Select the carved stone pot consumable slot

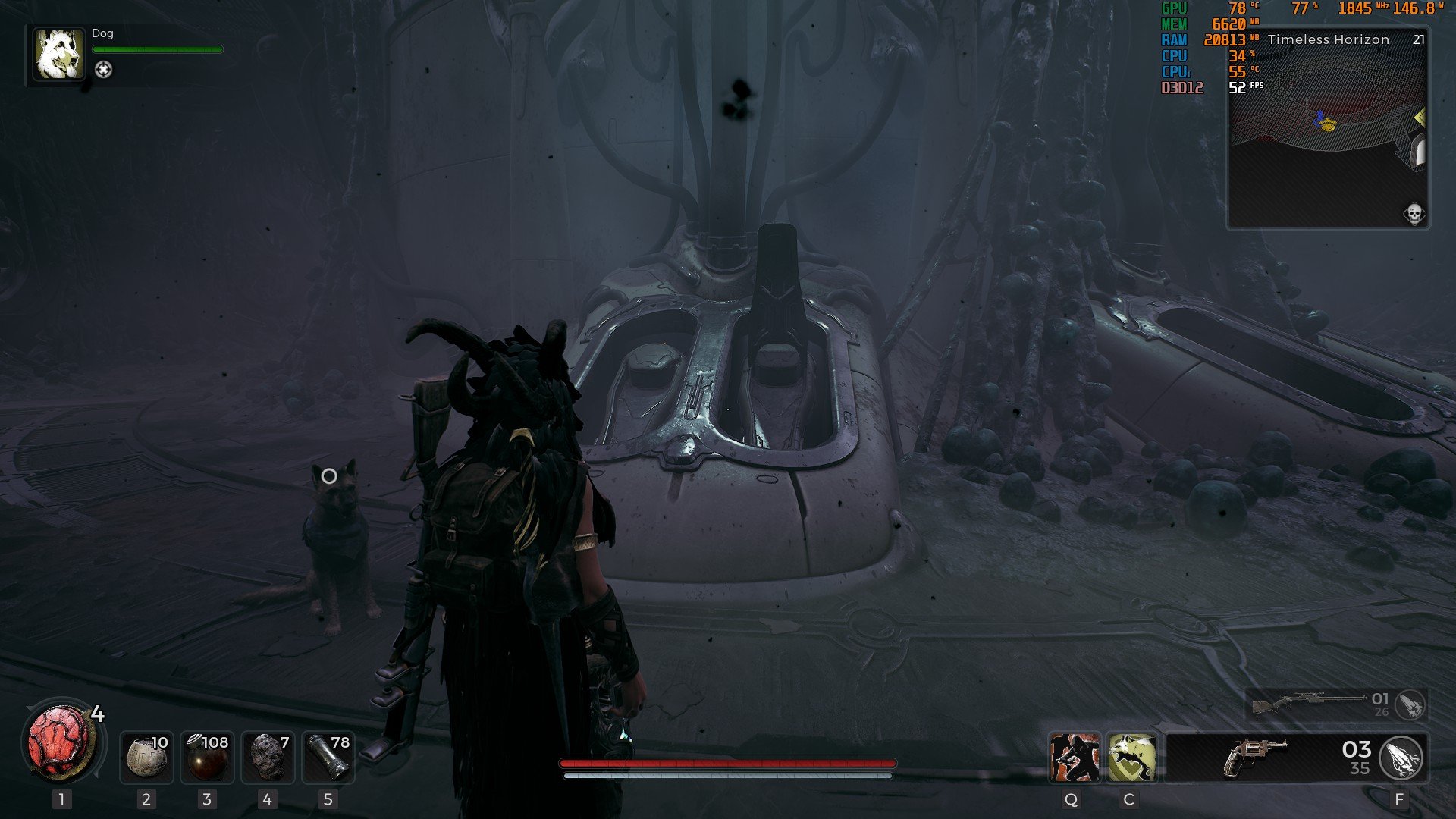pos(146,757)
